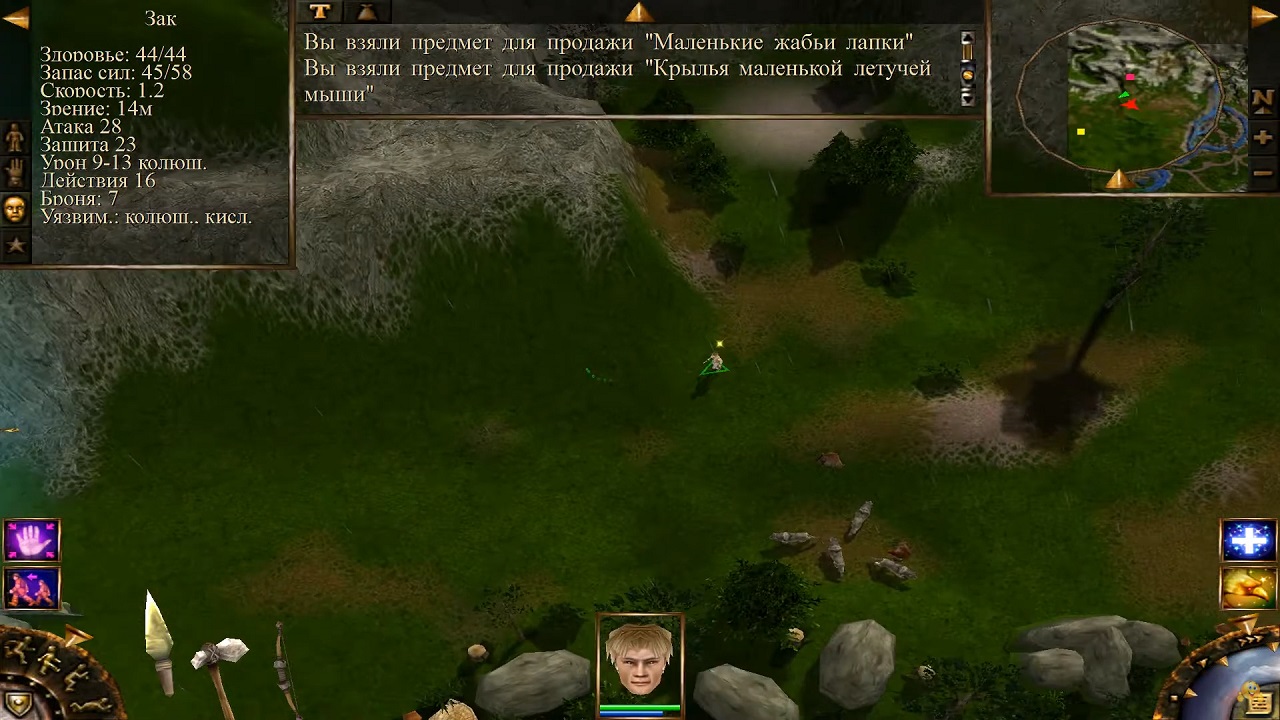Viewport: 1280px width, 720px height.
Task: Activate the open hand ability icon
Action: (x=32, y=541)
